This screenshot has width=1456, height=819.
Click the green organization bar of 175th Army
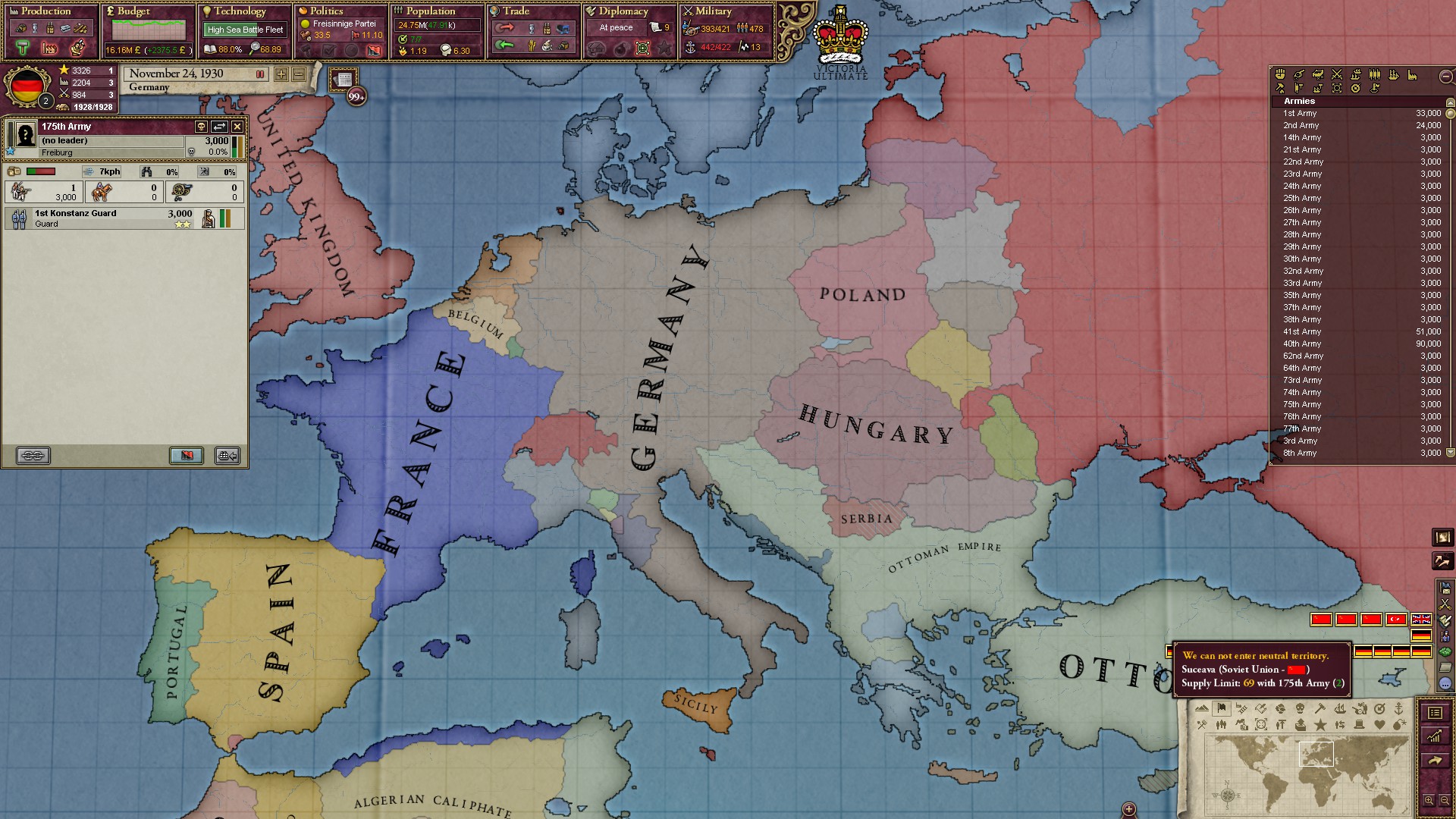(x=235, y=150)
